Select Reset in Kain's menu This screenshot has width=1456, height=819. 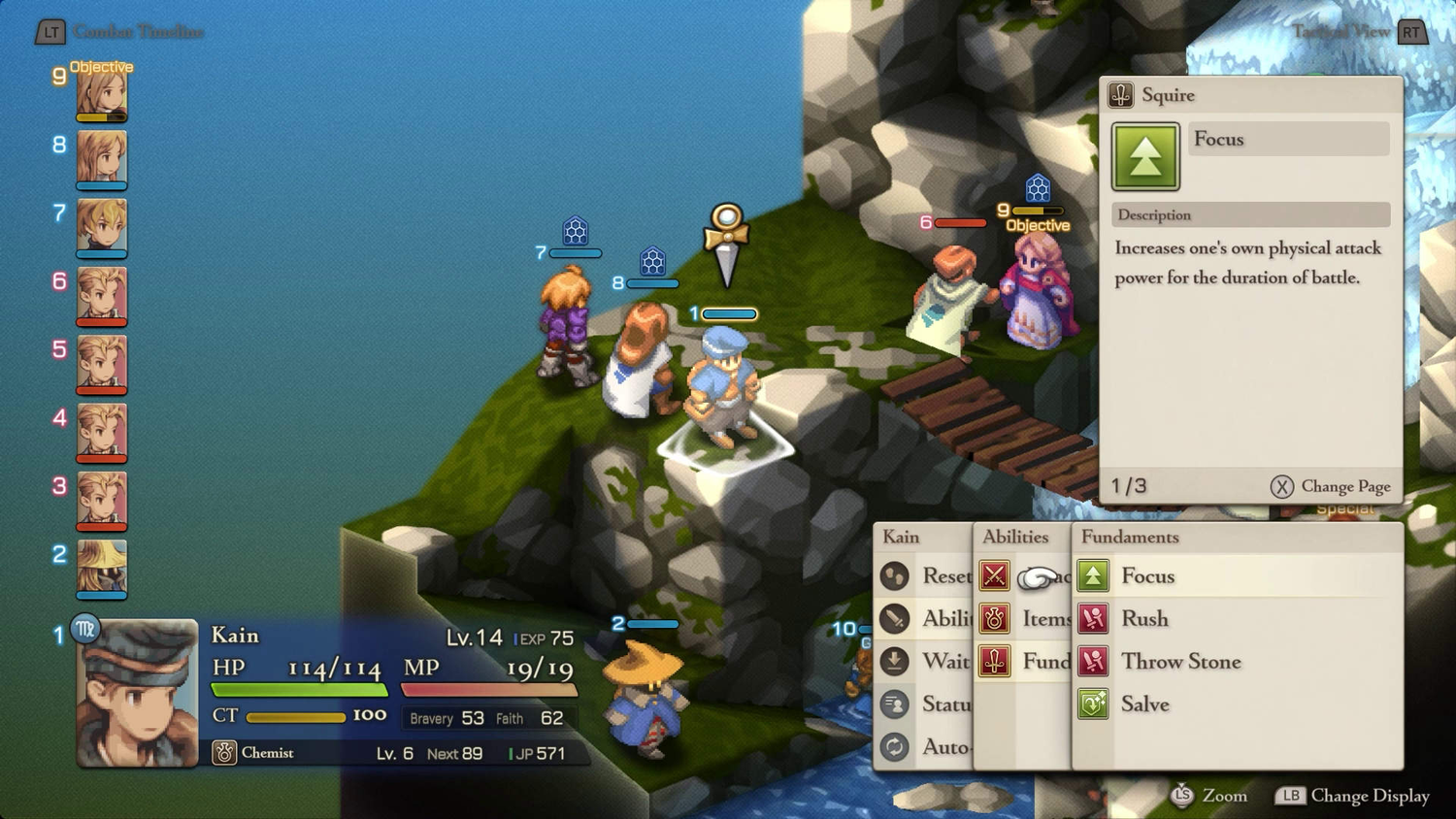(924, 576)
